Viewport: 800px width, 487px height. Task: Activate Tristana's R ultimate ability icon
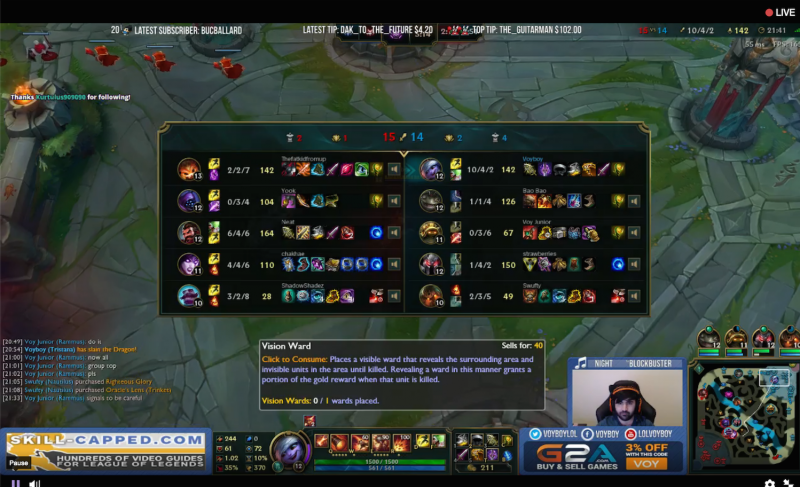pos(400,441)
